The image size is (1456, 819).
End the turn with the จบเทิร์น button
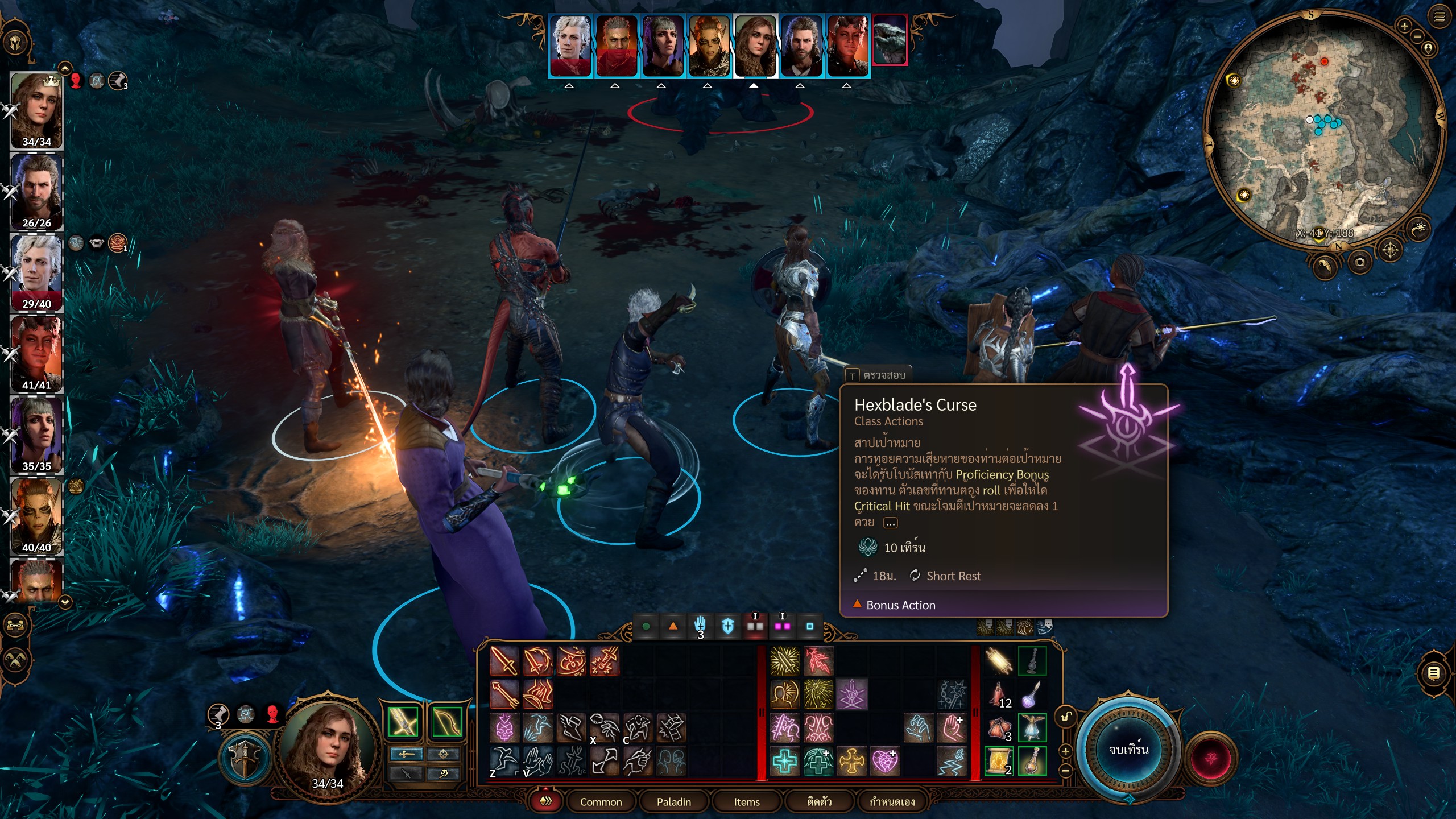point(1128,750)
